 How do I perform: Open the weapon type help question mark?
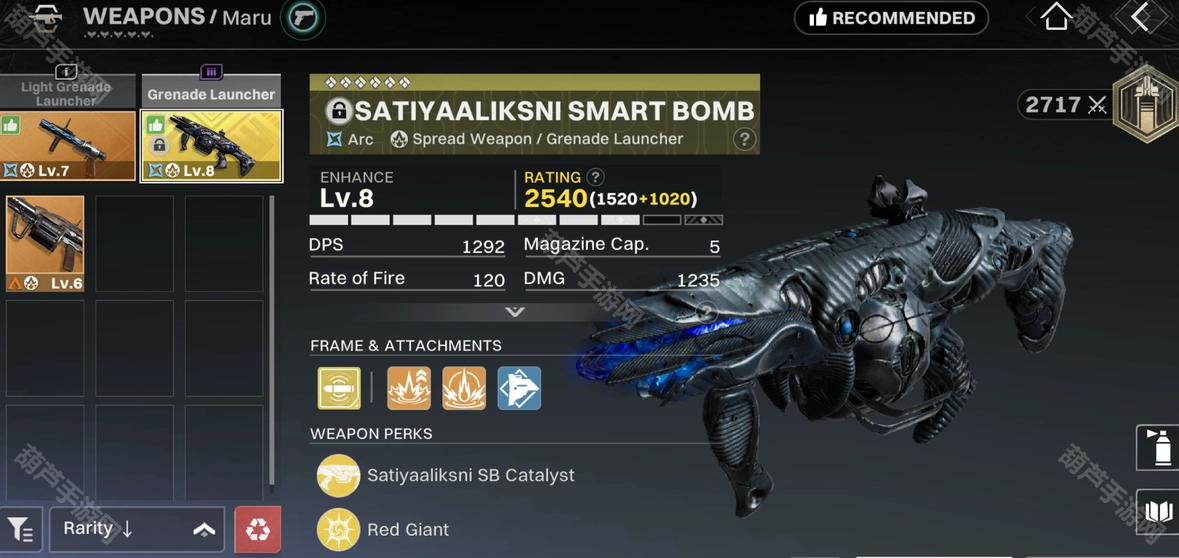[x=744, y=139]
